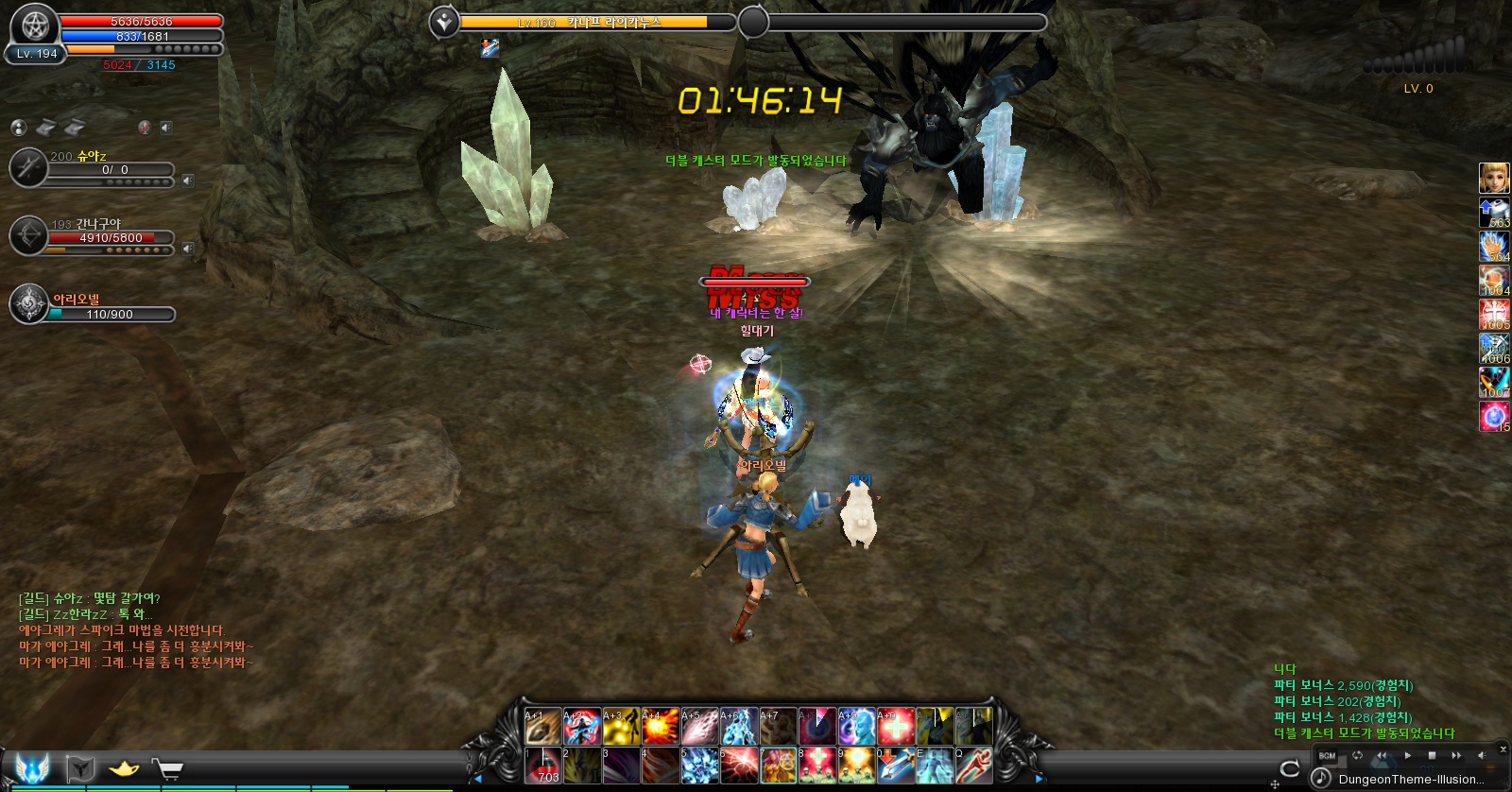Viewport: 1512px width, 792px height.
Task: Click the golden magic lamp icon
Action: click(124, 769)
